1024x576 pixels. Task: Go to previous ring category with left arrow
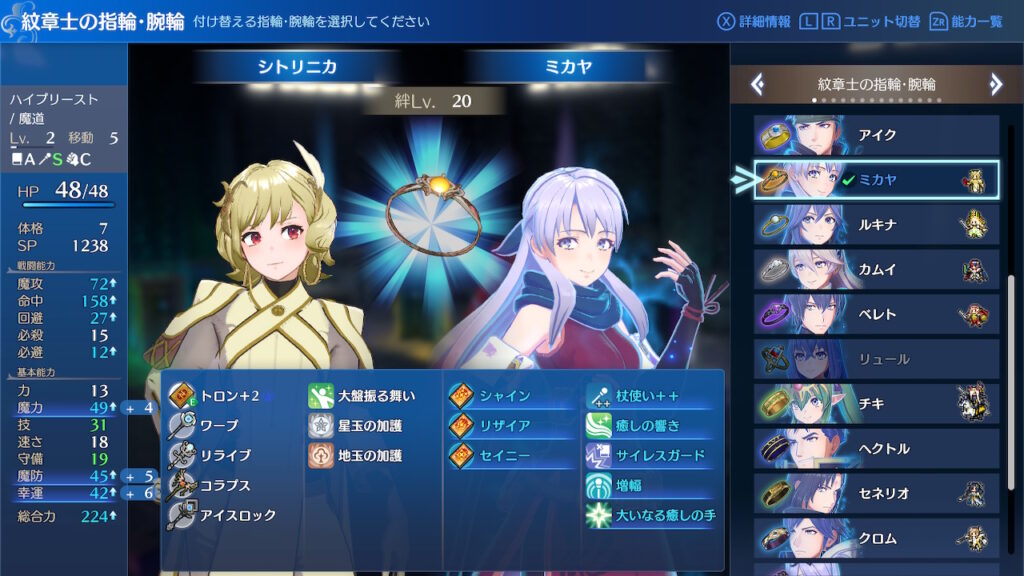click(758, 85)
